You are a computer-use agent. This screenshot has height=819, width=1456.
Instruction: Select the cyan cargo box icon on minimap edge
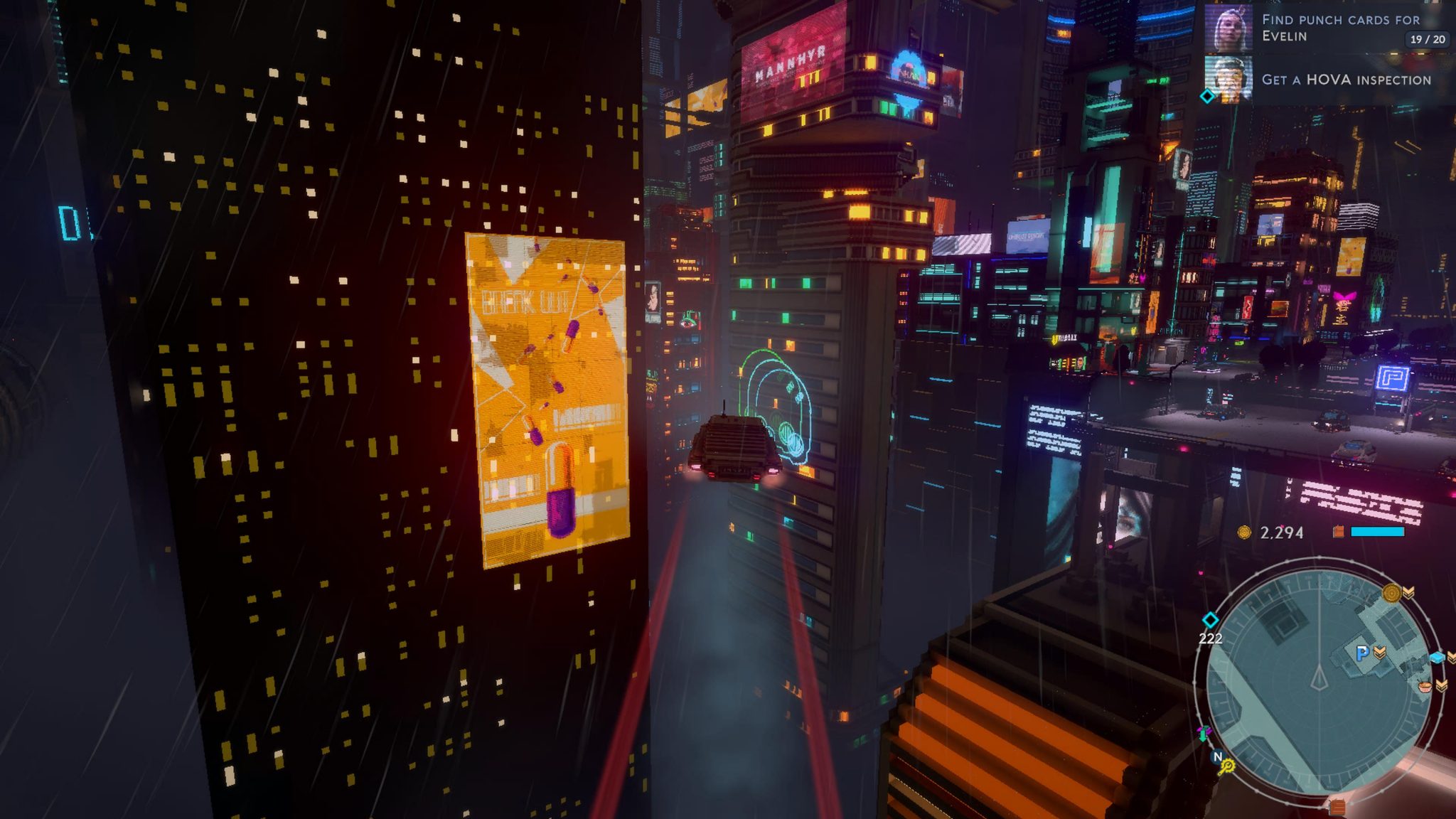click(x=1437, y=658)
